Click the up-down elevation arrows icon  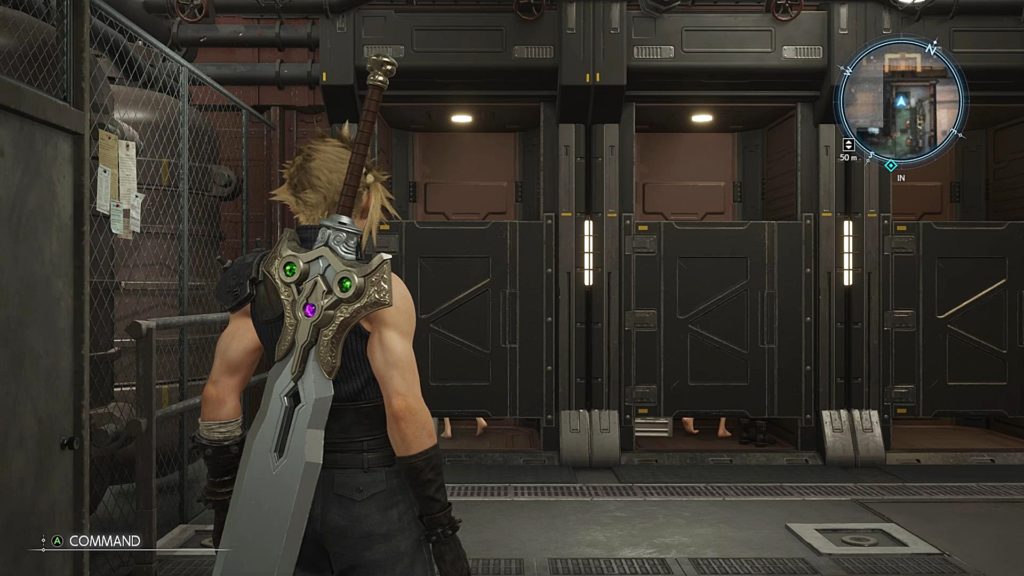pyautogui.click(x=848, y=144)
